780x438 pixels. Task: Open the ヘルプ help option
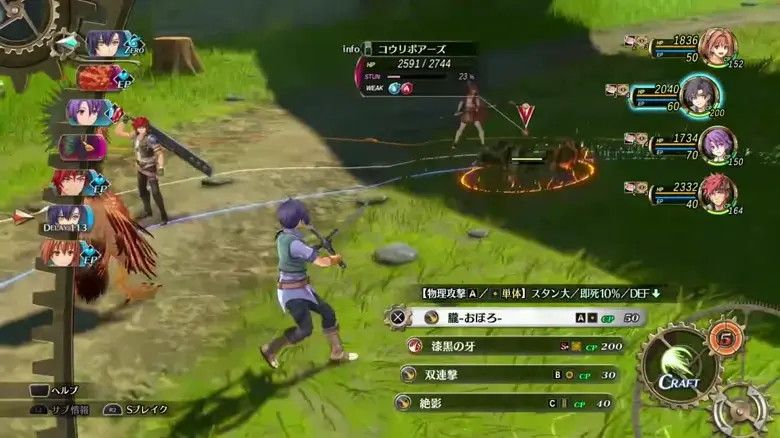pyautogui.click(x=55, y=390)
